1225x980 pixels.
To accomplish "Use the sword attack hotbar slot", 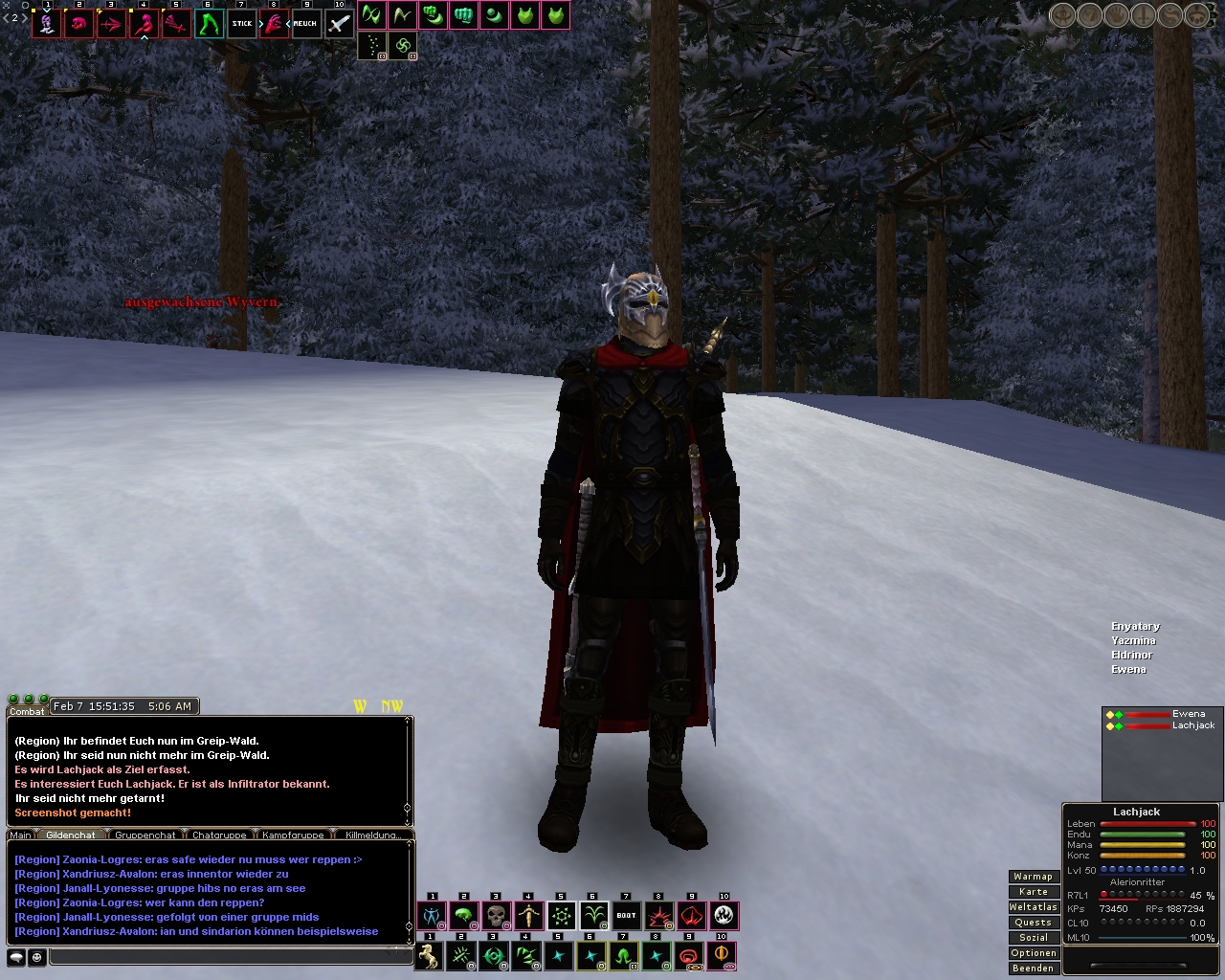I will tap(339, 23).
